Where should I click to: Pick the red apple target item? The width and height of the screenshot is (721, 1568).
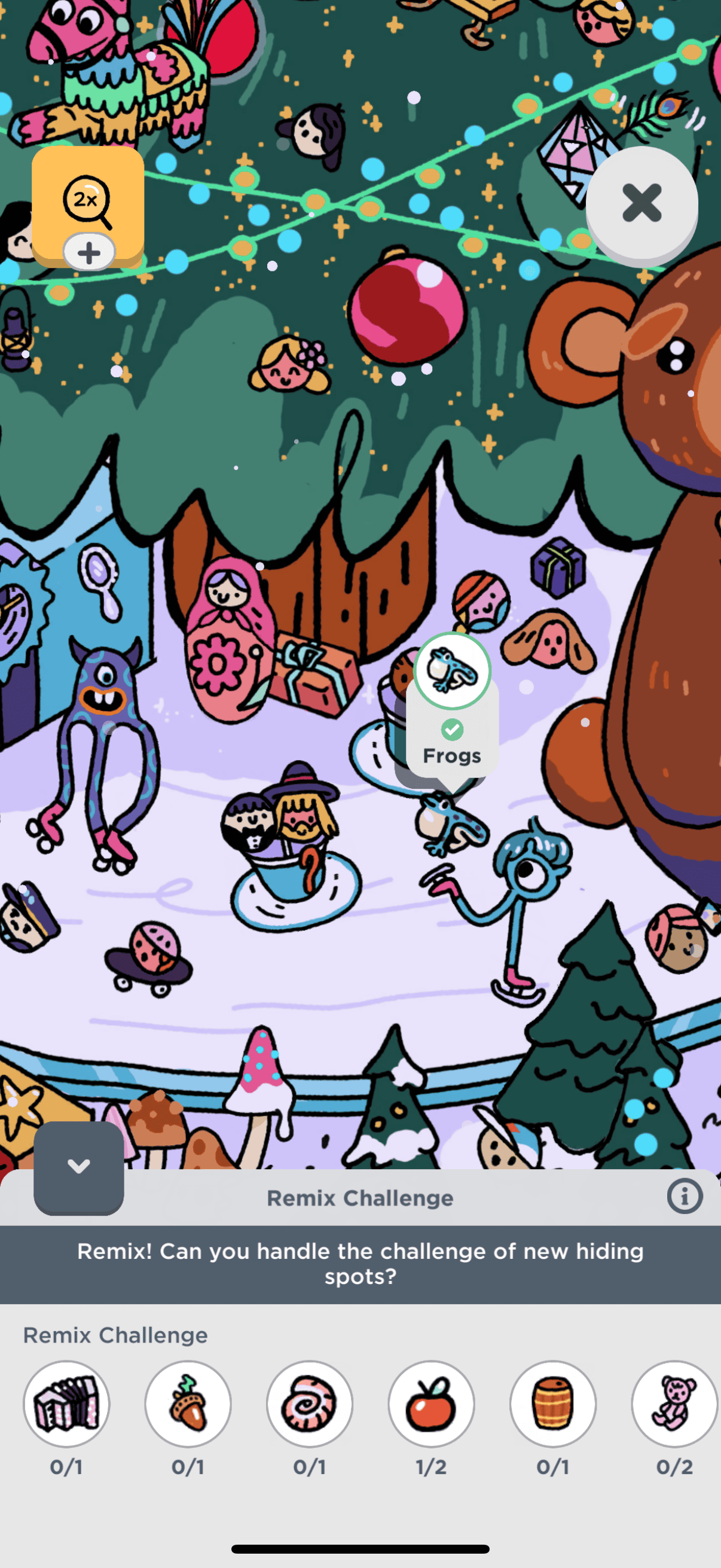[432, 1404]
